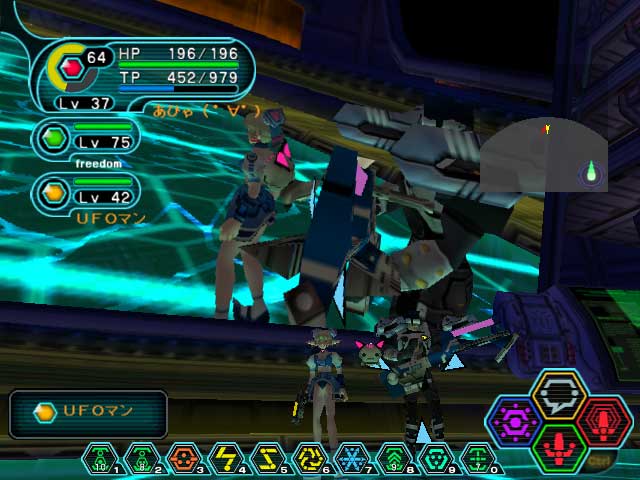
Task: Use the yellow zigzag technique in slot 5
Action: click(269, 459)
